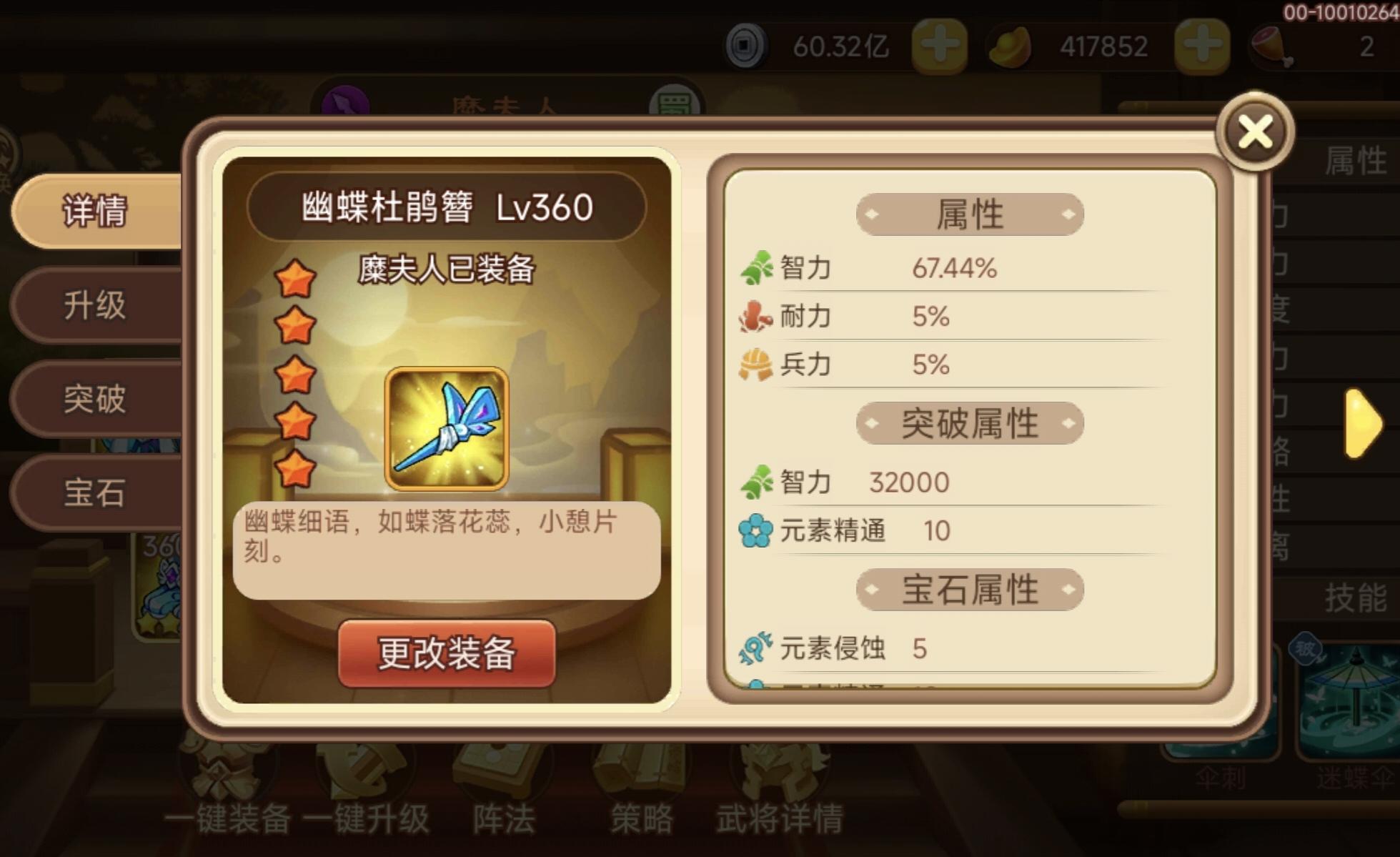Click the meat ration icon top right

(x=1273, y=45)
